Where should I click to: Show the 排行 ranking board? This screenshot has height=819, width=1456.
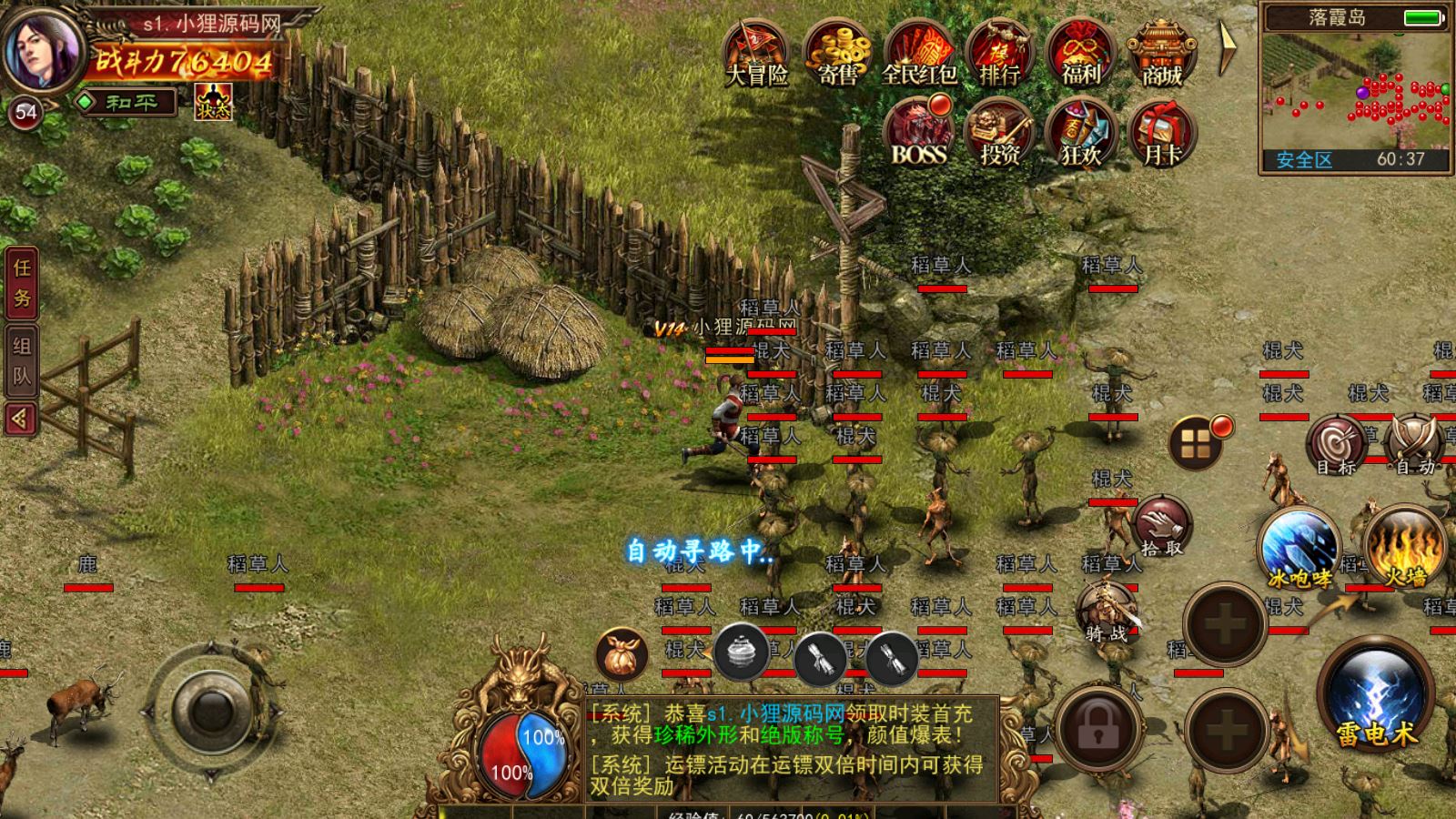point(999,53)
